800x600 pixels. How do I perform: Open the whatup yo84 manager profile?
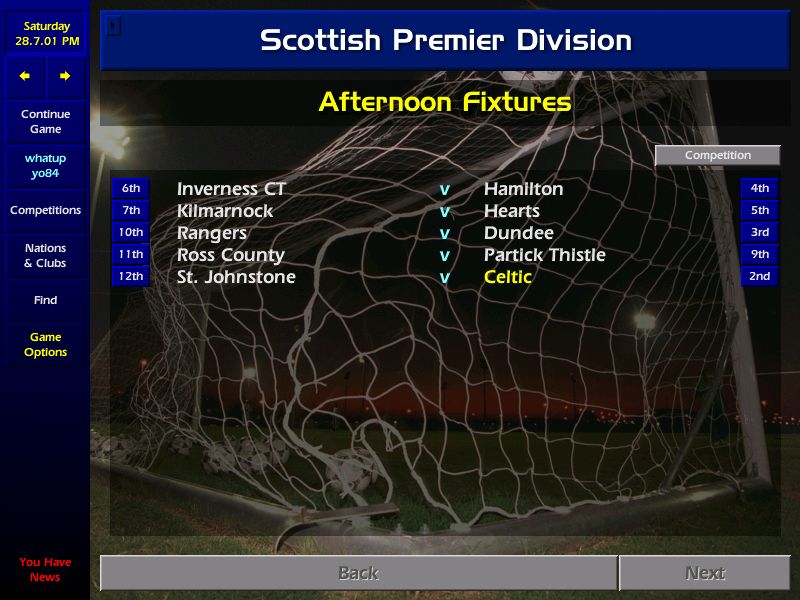click(45, 166)
